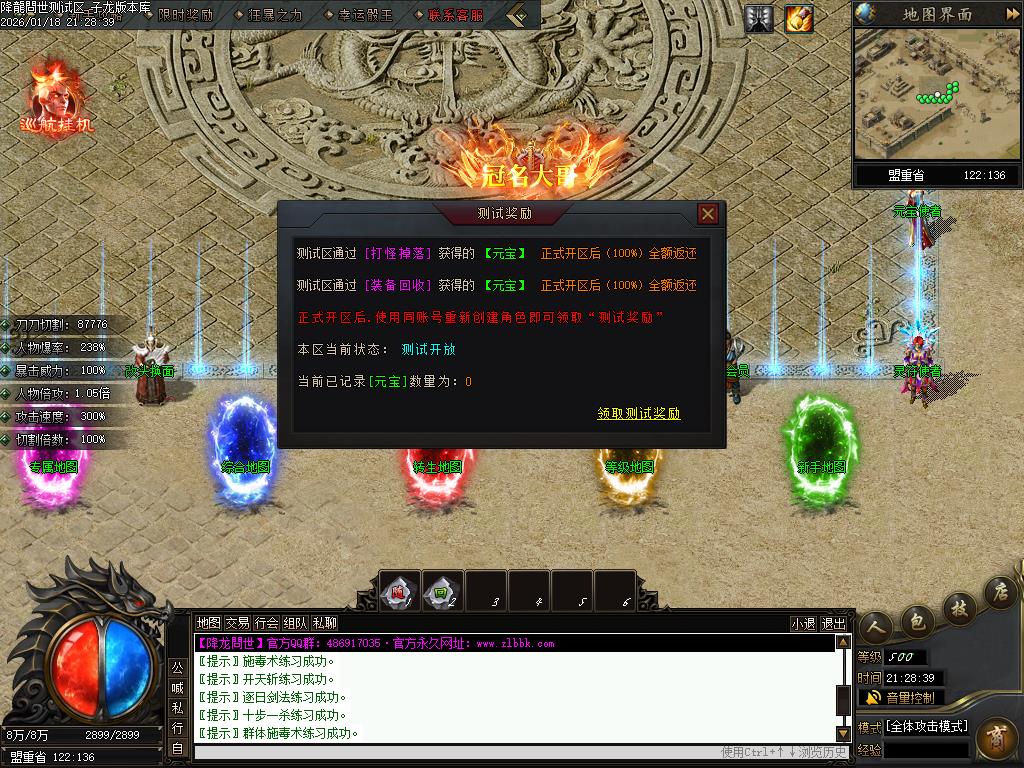Click the chat text input field
This screenshot has height=768, width=1024.
point(450,752)
